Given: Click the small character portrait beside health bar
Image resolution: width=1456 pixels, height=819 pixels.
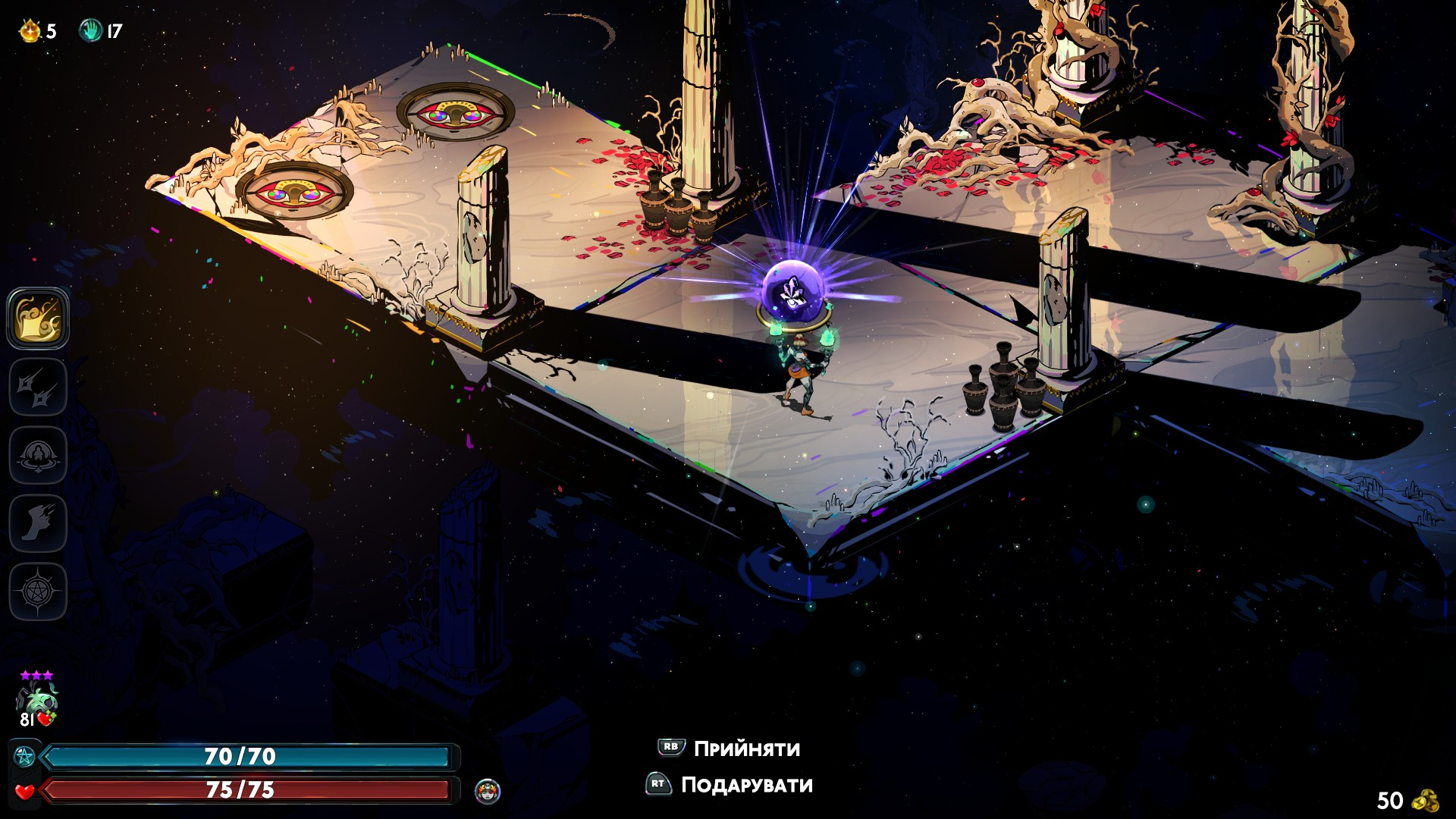Looking at the screenshot, I should pyautogui.click(x=488, y=791).
